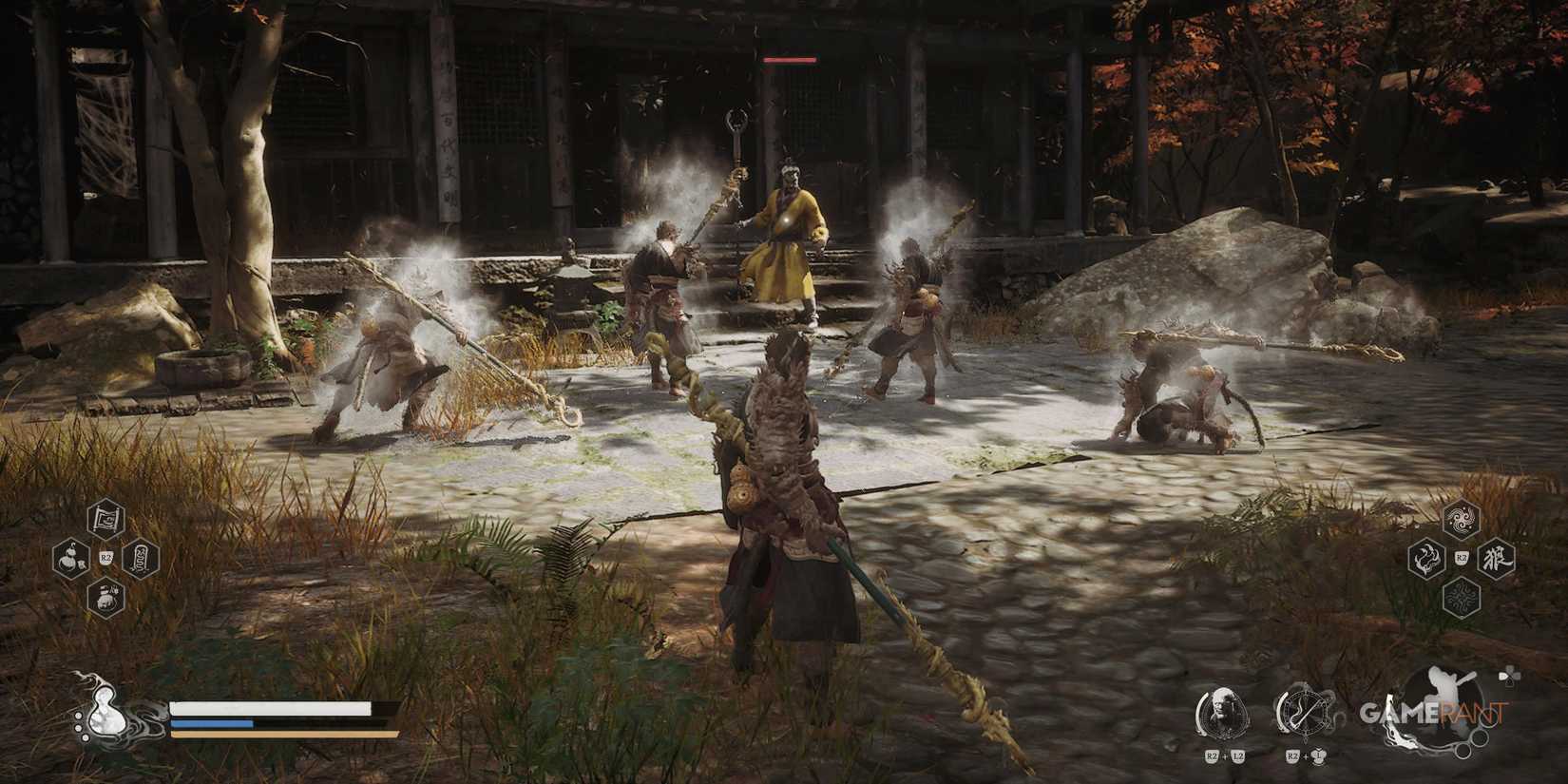Click the L2 button label in the spirit prompt
The image size is (1568, 784).
pyautogui.click(x=1237, y=756)
